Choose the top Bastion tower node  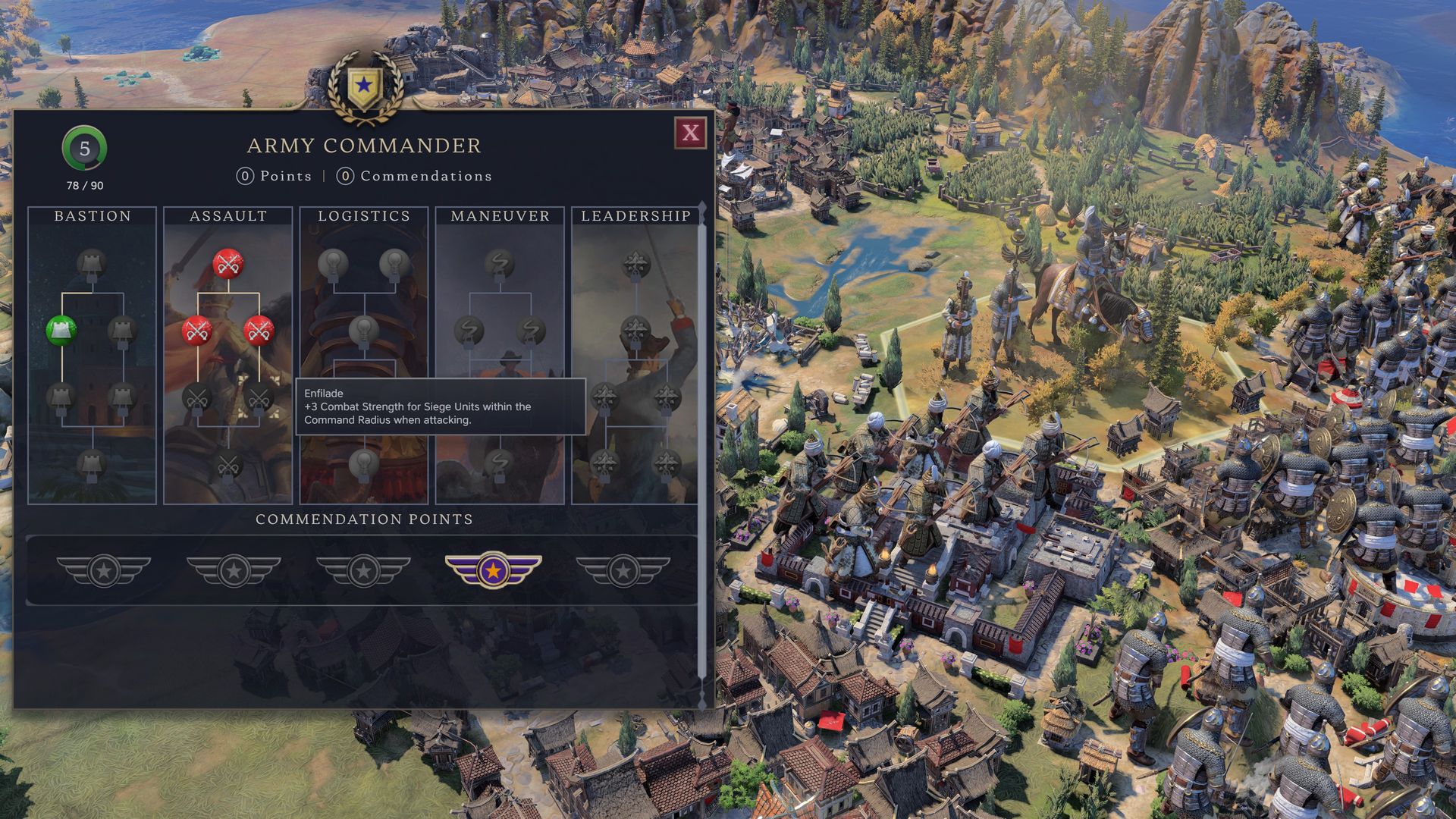pyautogui.click(x=92, y=263)
